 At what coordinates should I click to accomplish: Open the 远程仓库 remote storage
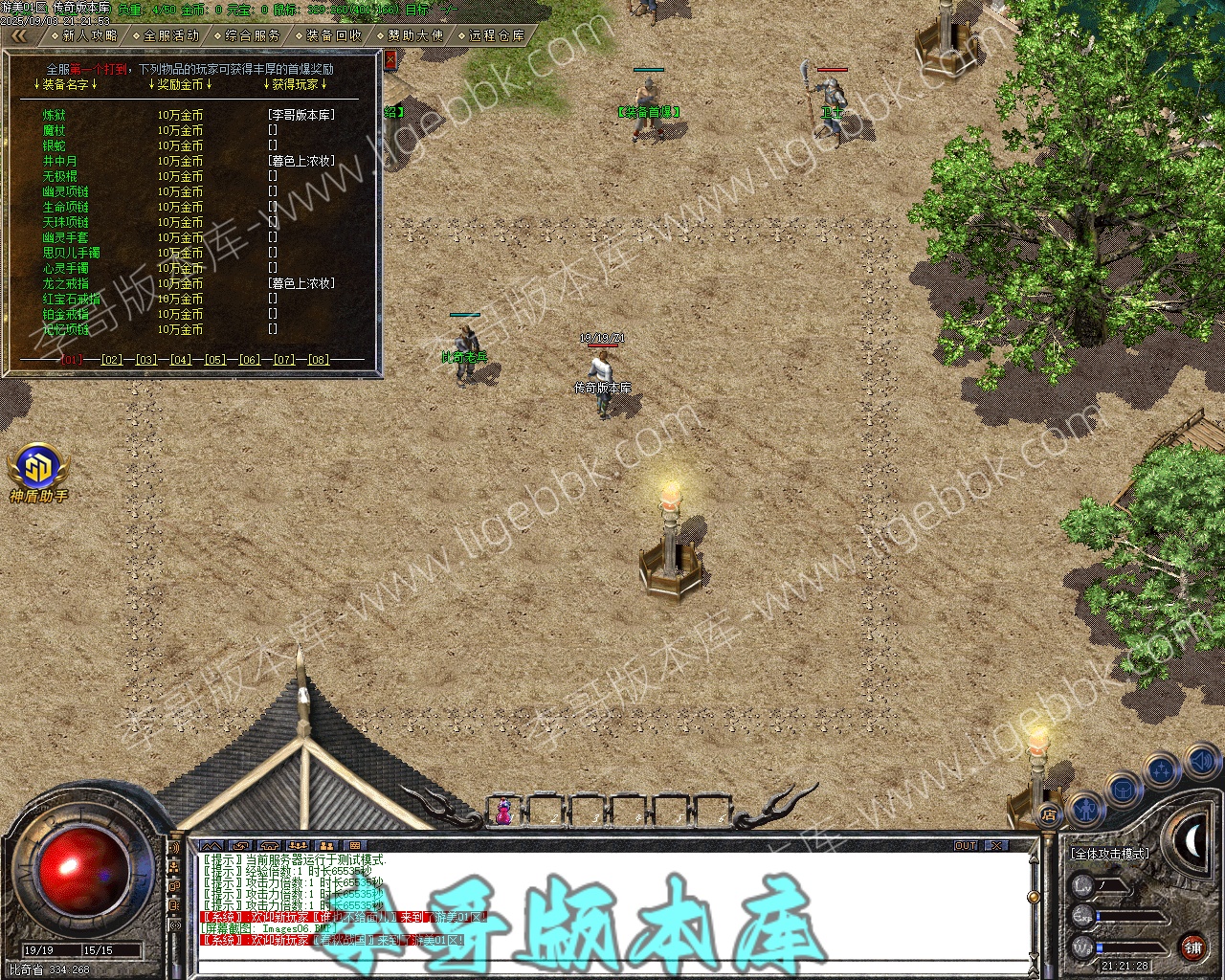[x=496, y=35]
